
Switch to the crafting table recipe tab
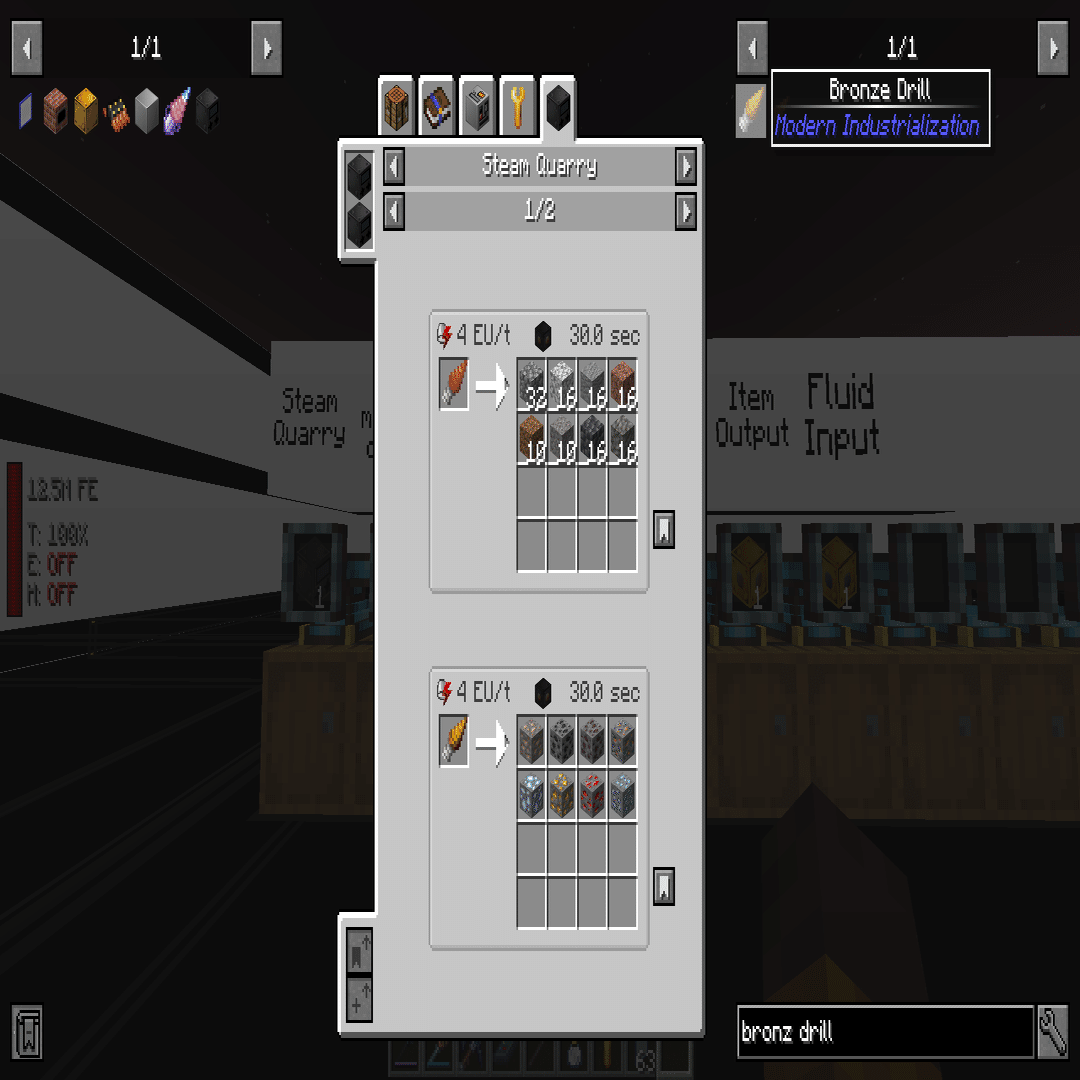[397, 106]
